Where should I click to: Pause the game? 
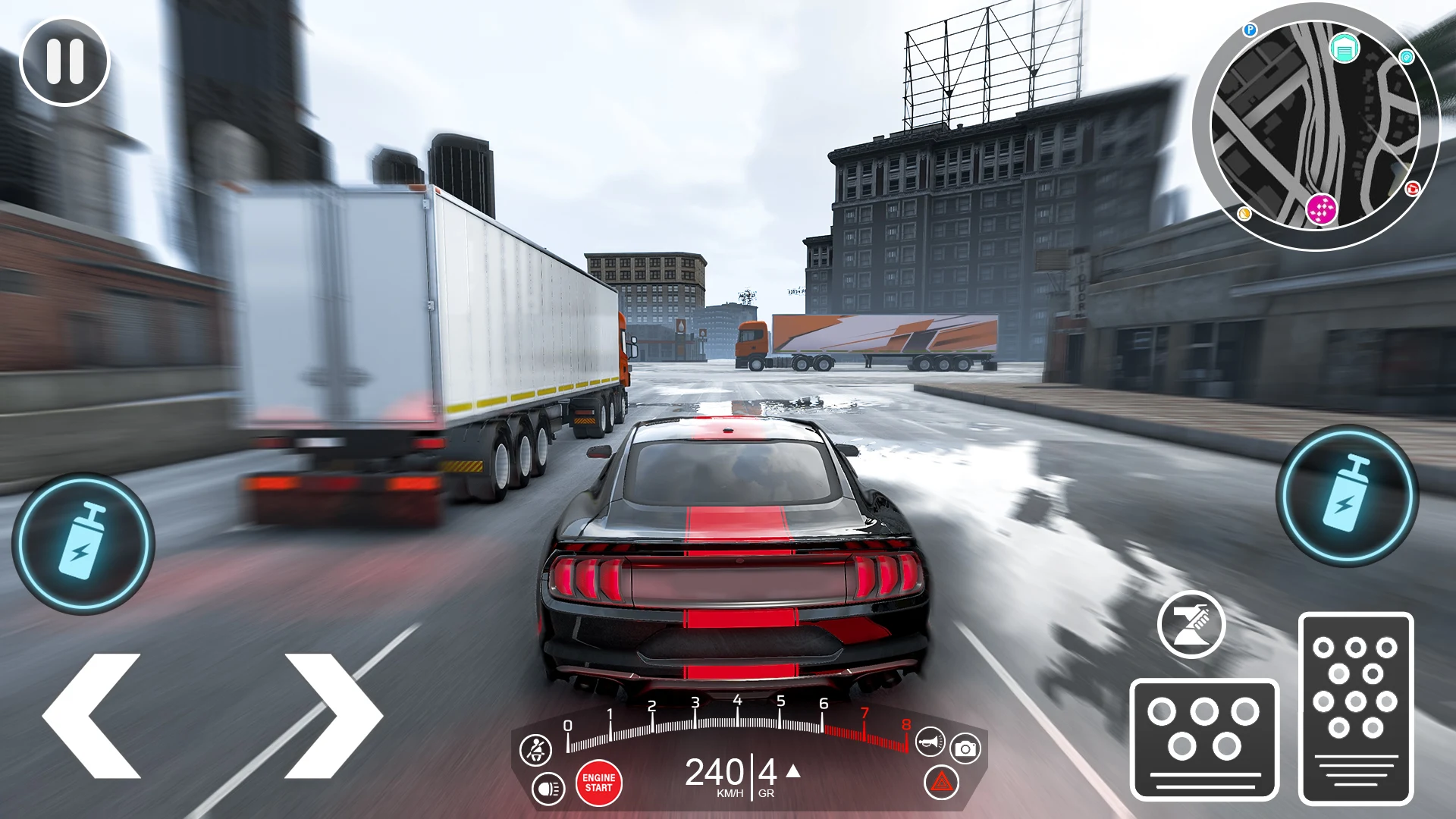tap(64, 61)
